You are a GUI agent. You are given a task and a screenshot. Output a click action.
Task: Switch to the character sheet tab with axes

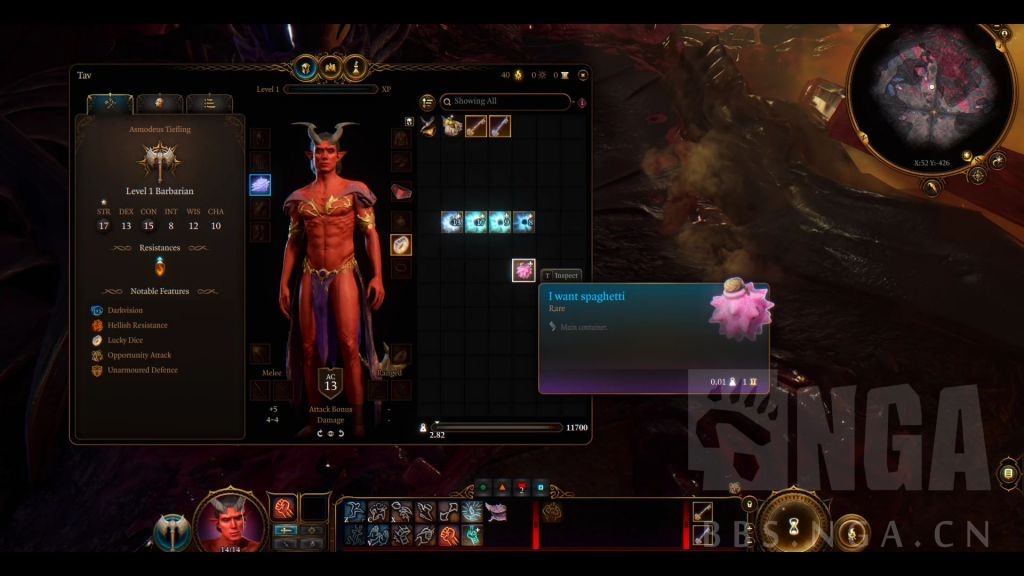pyautogui.click(x=110, y=103)
